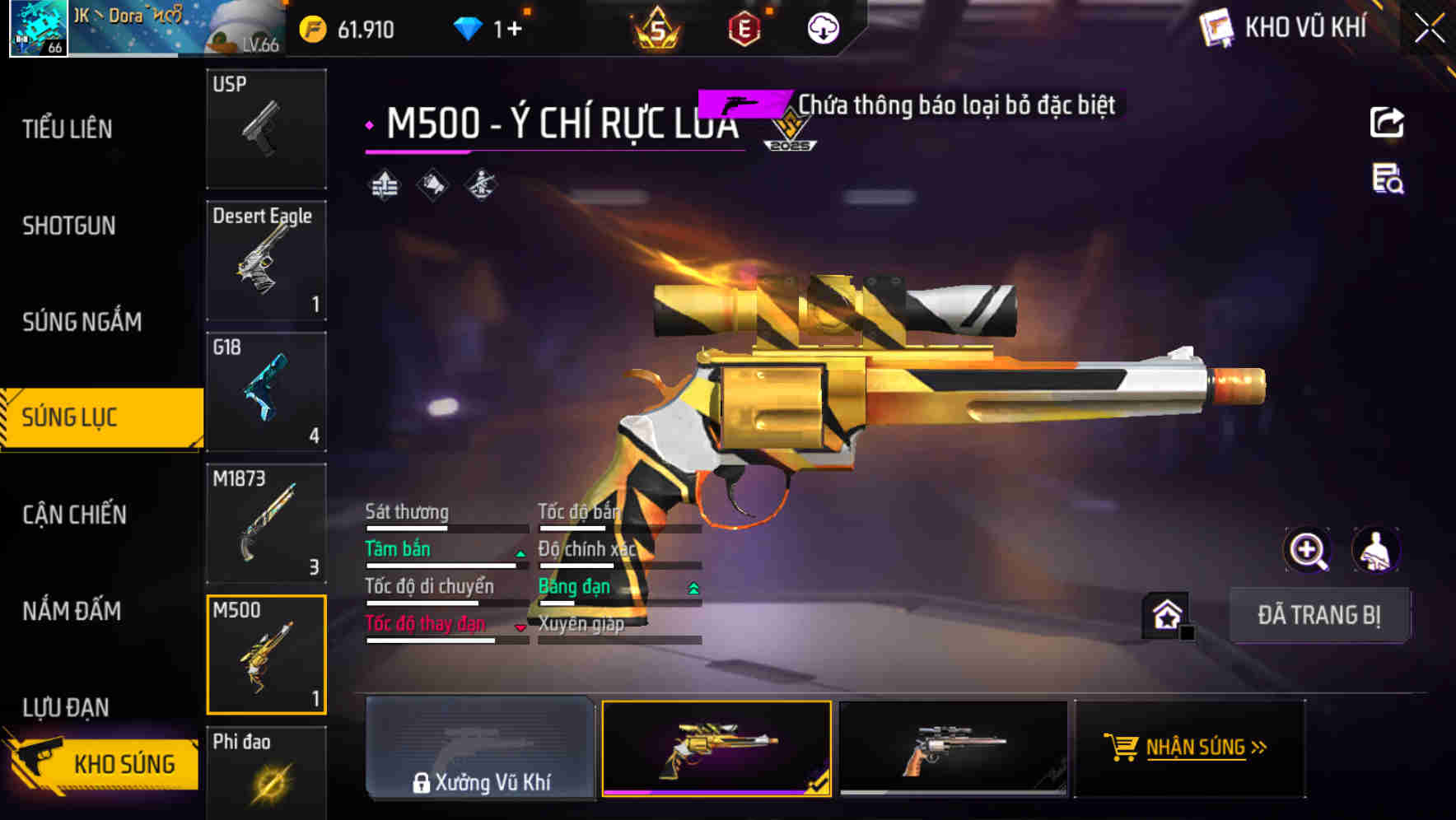Zoom in on the weapon preview
Viewport: 1456px width, 820px height.
point(1308,550)
